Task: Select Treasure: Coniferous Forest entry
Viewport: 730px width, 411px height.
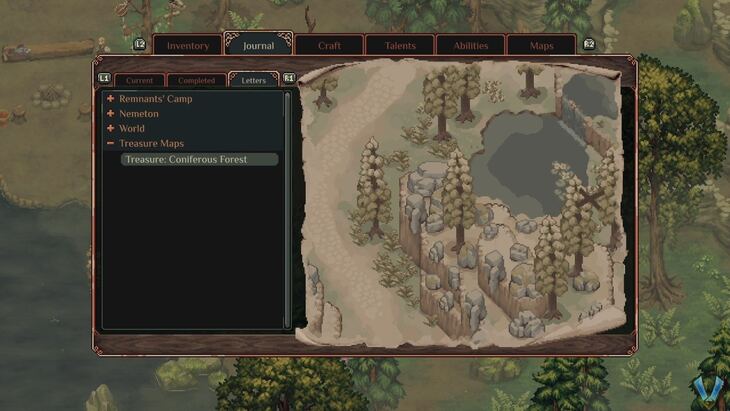Action: coord(199,159)
